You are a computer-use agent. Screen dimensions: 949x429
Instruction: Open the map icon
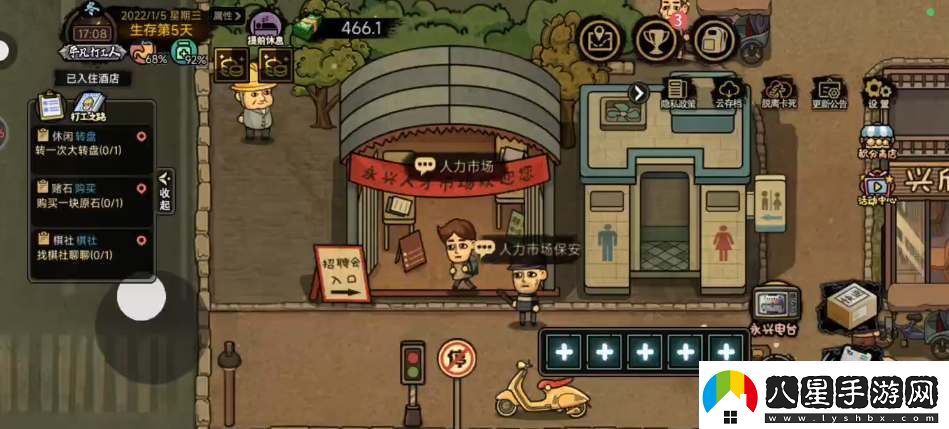pyautogui.click(x=601, y=40)
